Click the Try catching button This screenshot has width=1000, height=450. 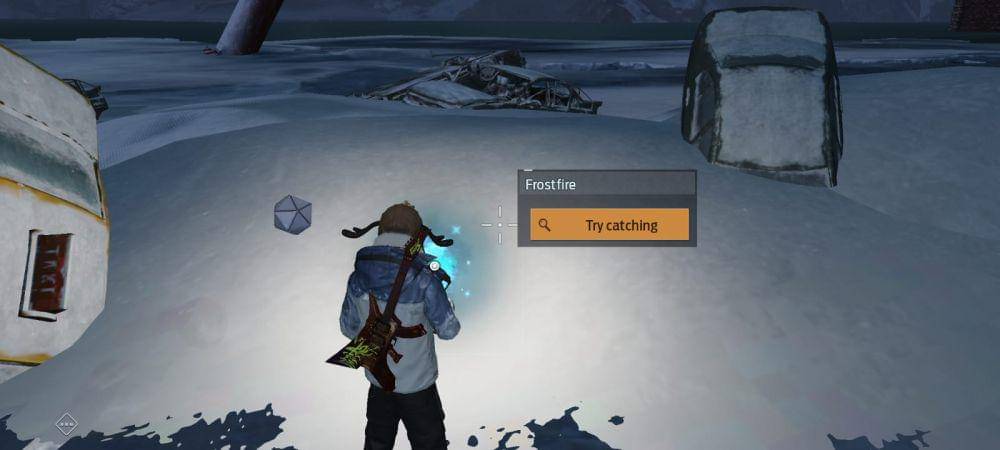tap(609, 225)
